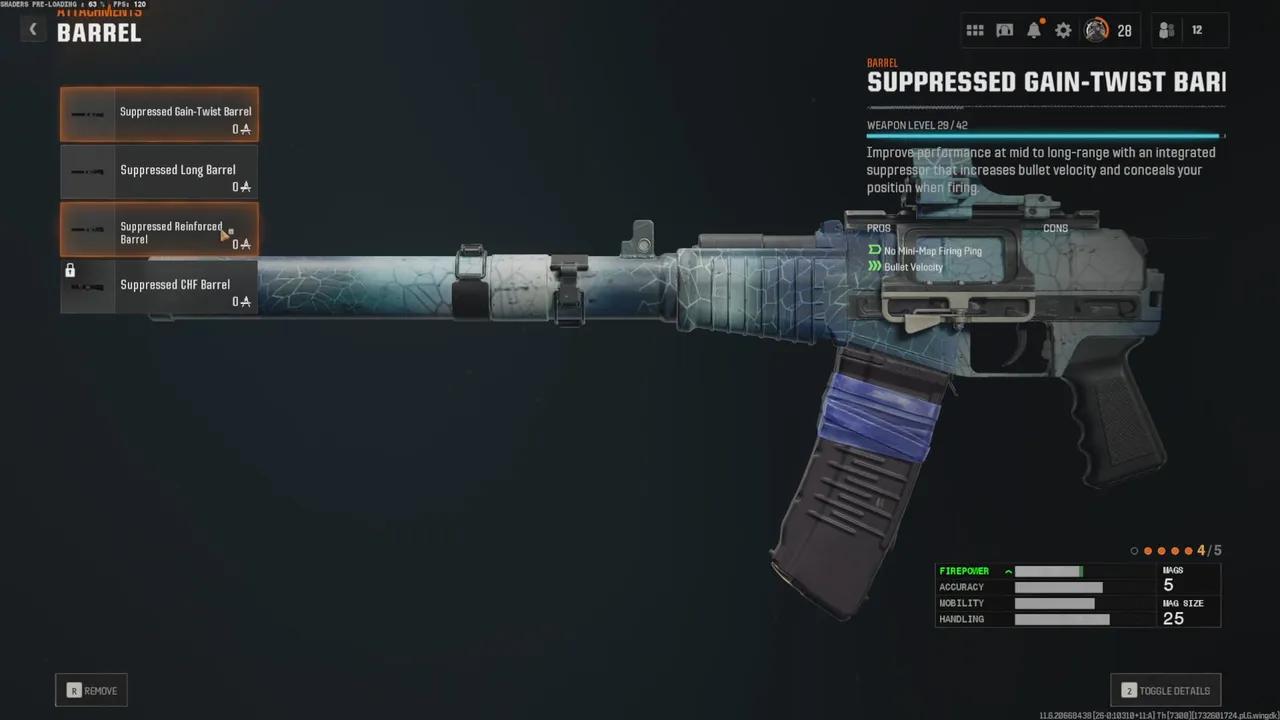Open the store grid icon

point(975,30)
